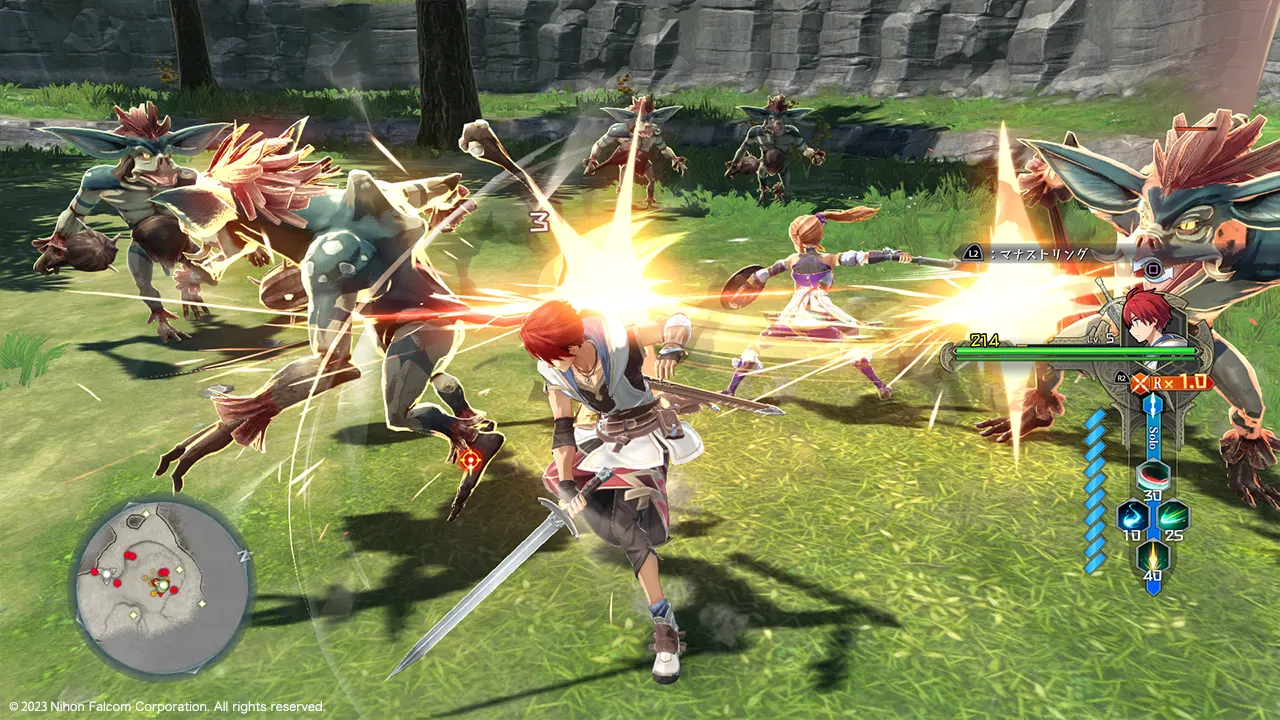The height and width of the screenshot is (720, 1280).
Task: Select Adol's character portrait
Action: click(x=1148, y=315)
